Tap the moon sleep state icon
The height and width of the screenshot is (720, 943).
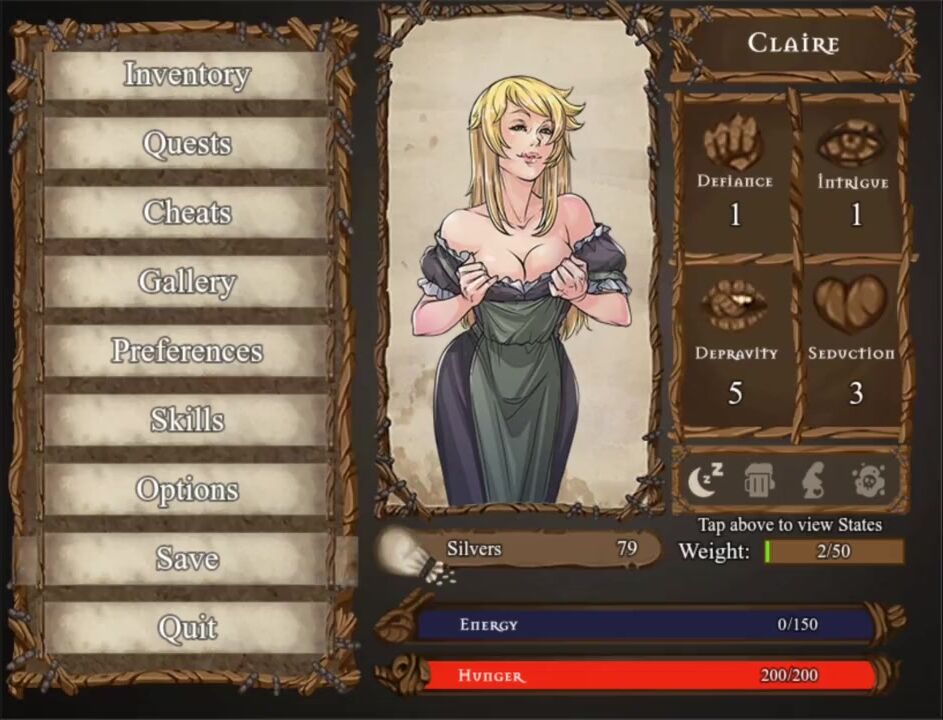point(706,481)
